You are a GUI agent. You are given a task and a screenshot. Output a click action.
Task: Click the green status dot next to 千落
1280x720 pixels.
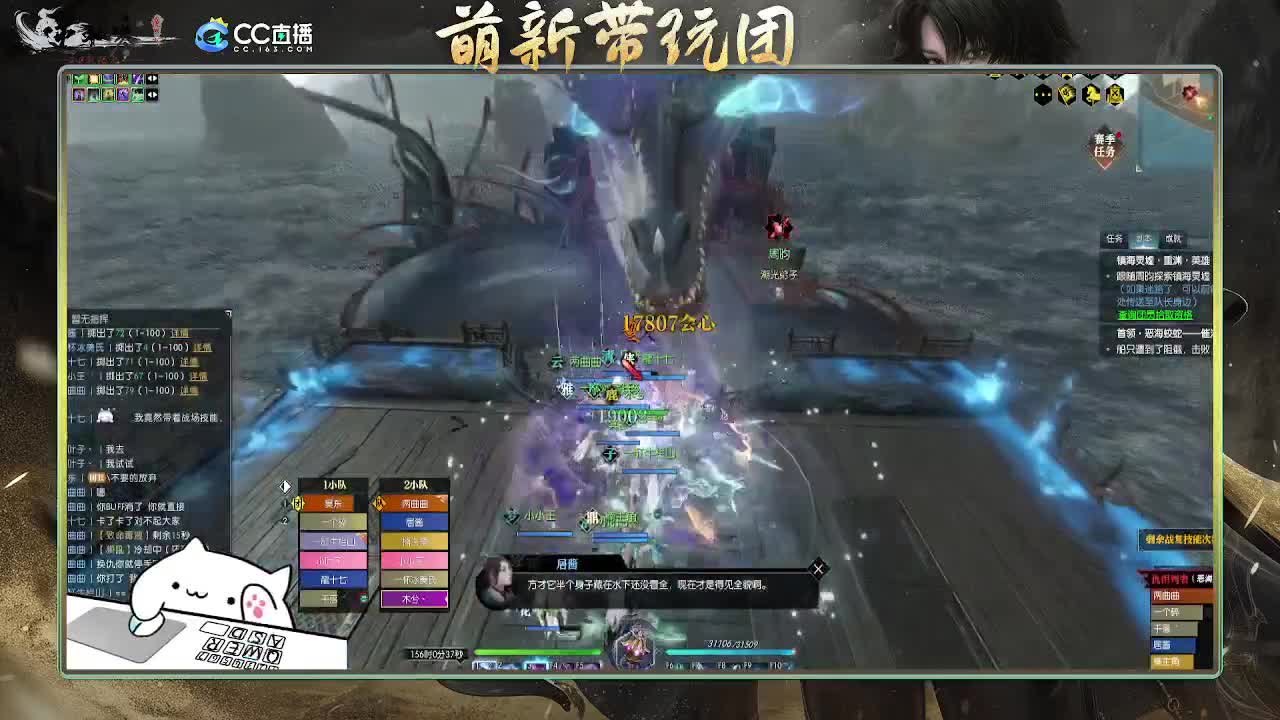pos(364,599)
